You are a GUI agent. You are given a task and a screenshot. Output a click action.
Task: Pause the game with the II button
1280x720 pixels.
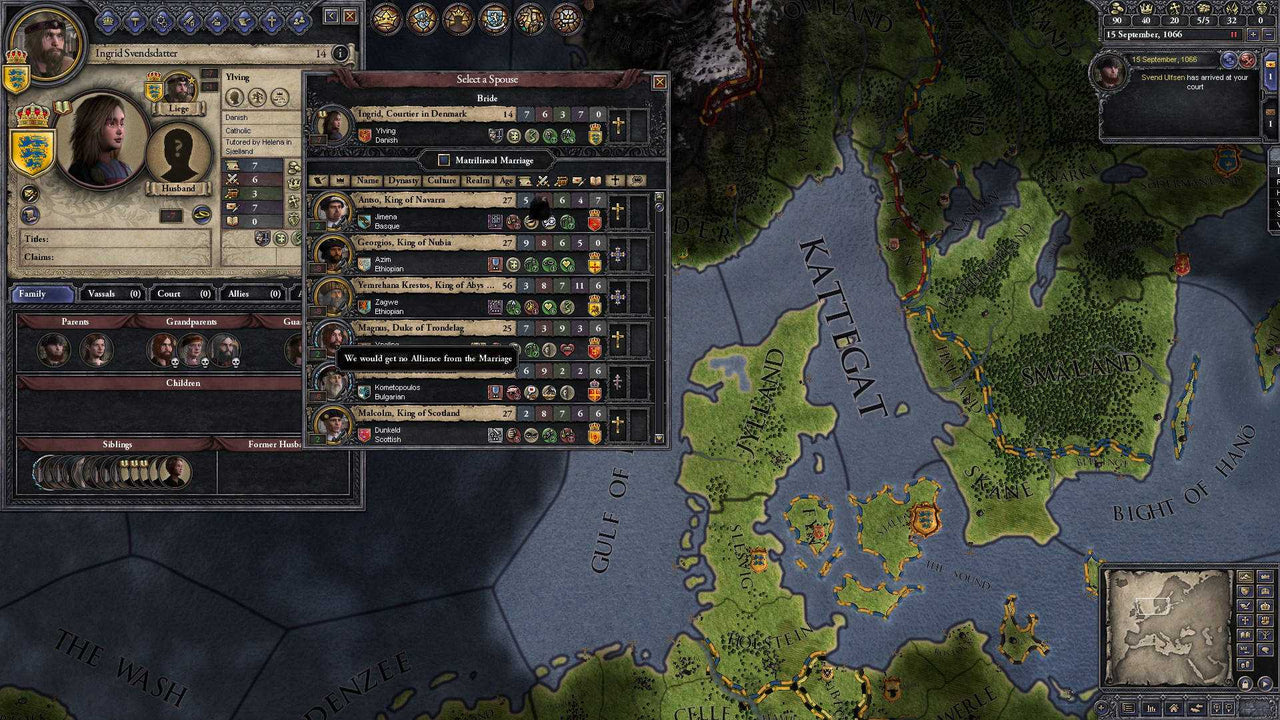click(1232, 35)
